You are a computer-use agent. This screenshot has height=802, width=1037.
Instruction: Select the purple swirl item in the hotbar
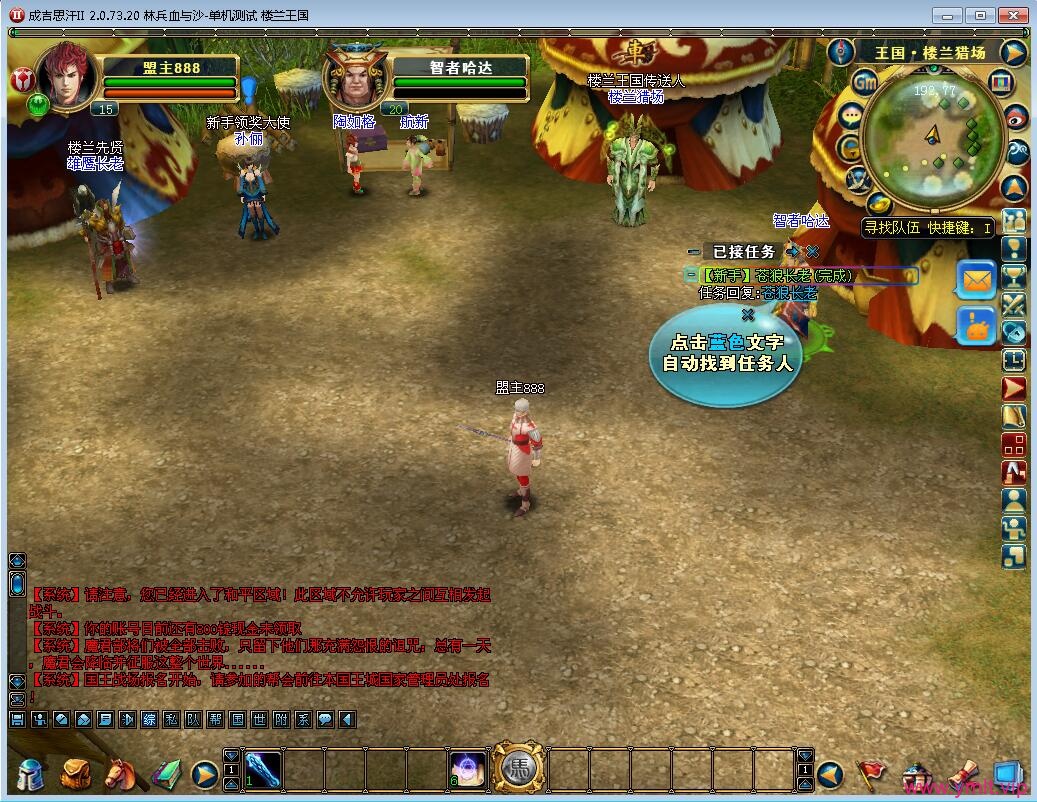[x=468, y=770]
